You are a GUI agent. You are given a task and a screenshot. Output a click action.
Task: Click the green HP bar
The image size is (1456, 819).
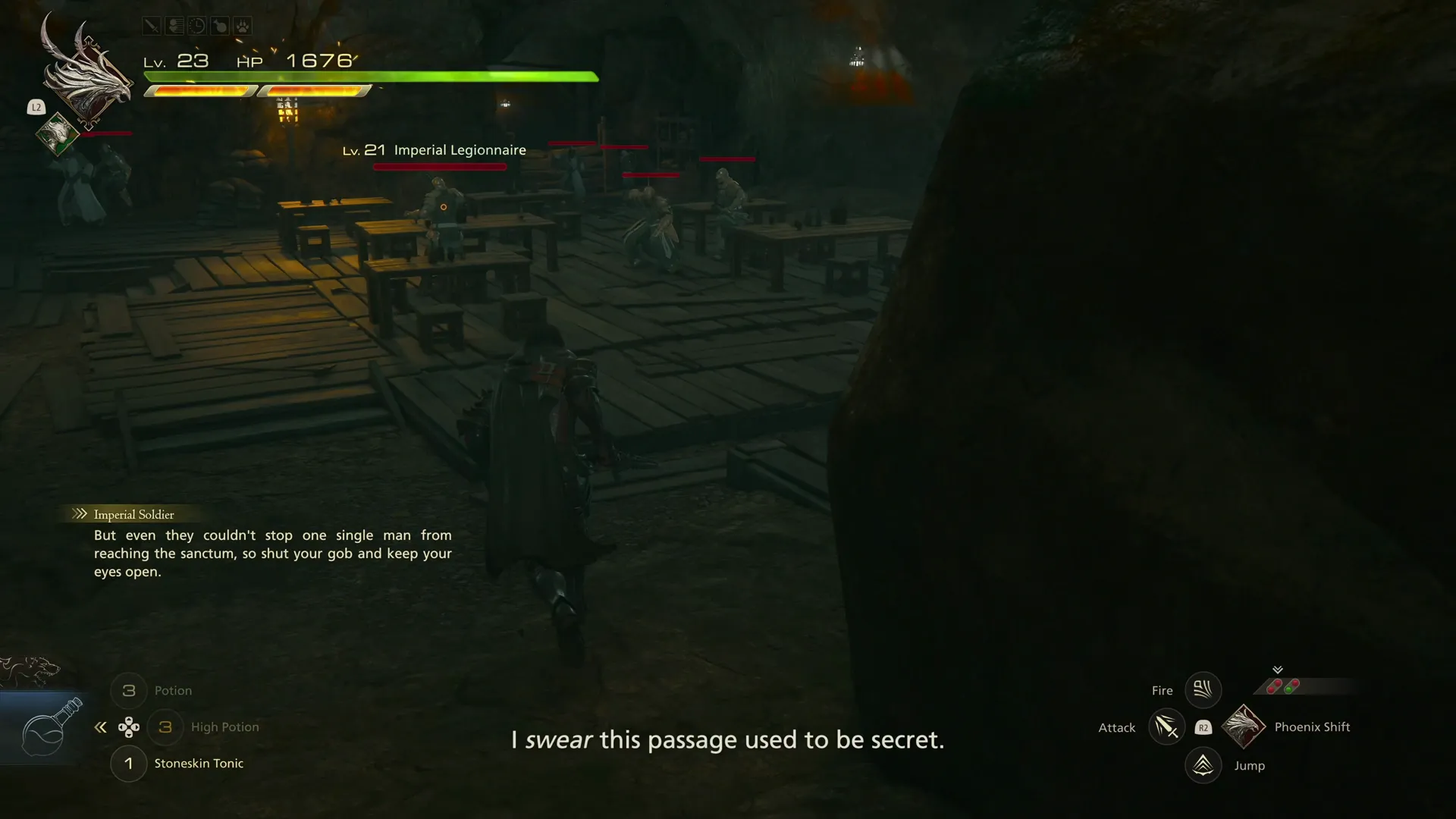[372, 77]
